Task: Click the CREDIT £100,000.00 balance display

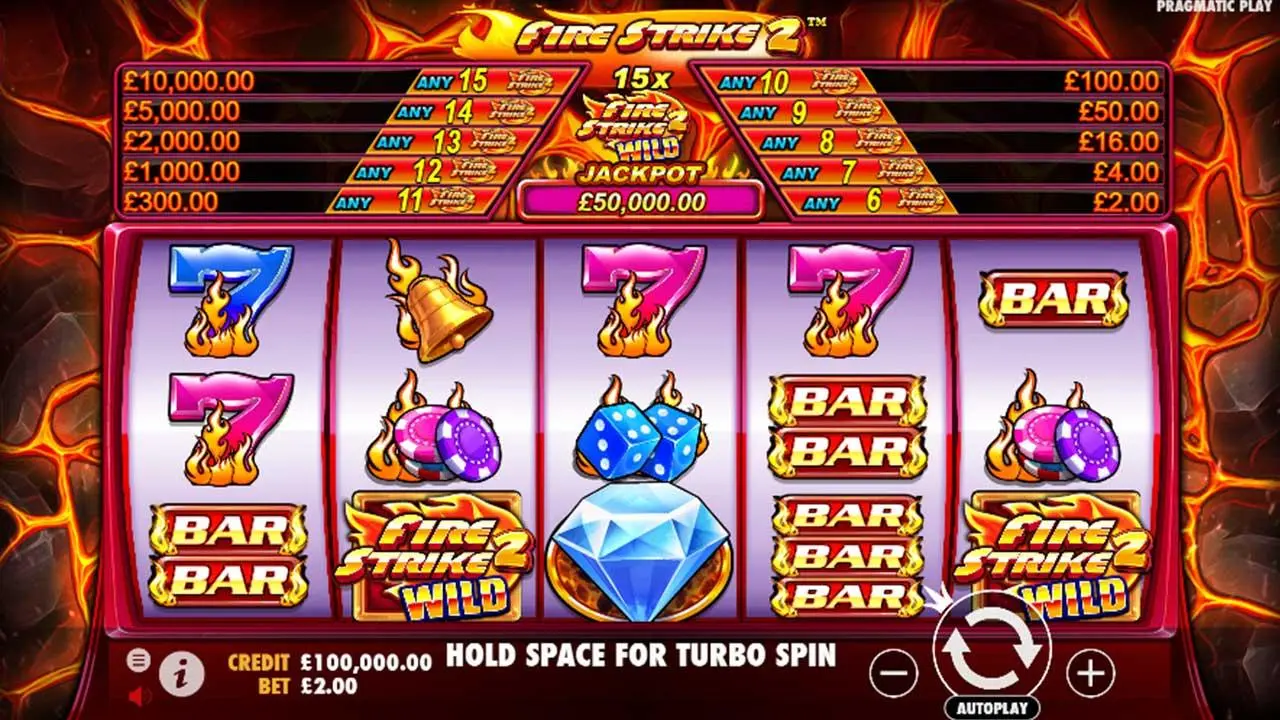Action: [330, 661]
